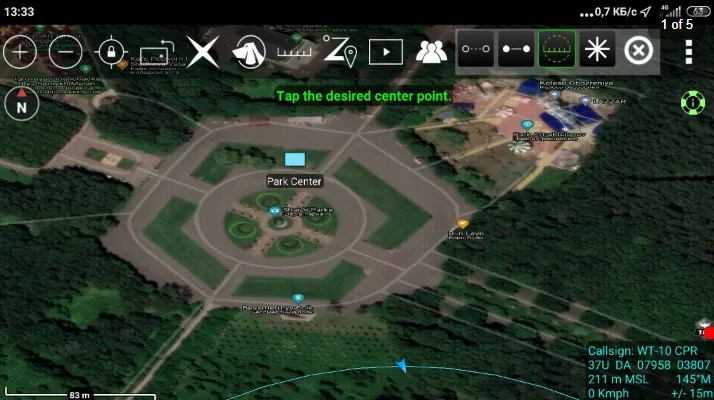
Task: Open the contacts people icon
Action: [x=431, y=51]
